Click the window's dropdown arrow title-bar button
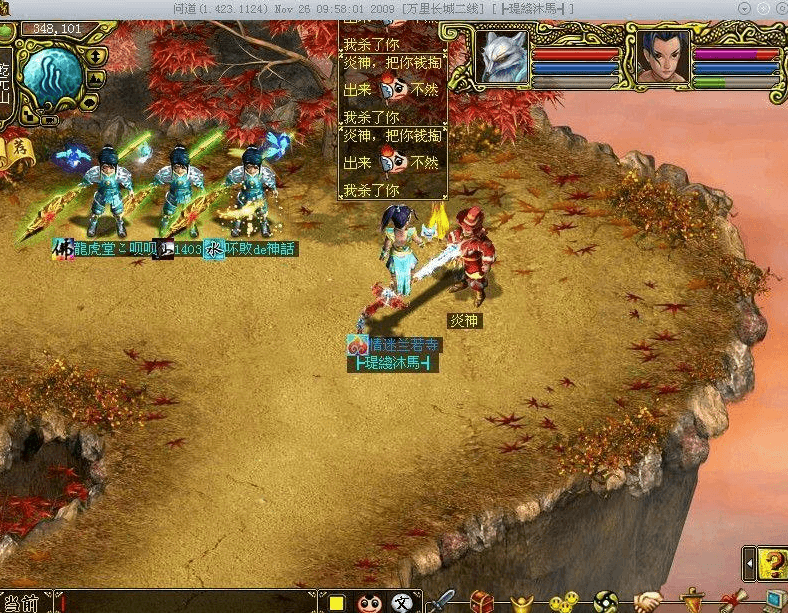The image size is (788, 614). (x=743, y=7)
